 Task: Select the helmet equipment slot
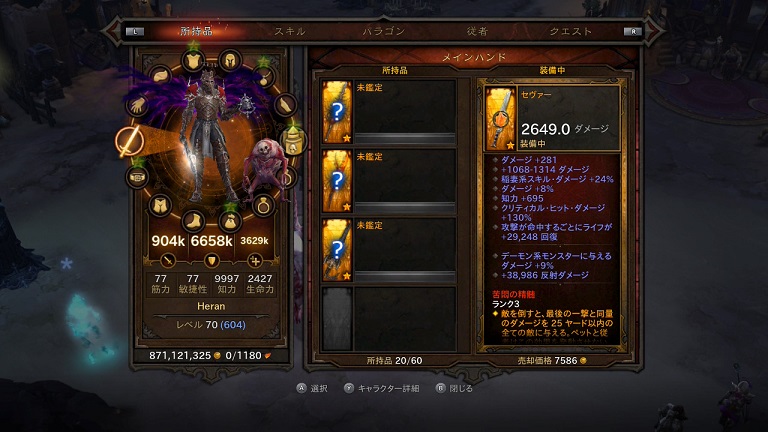[229, 60]
